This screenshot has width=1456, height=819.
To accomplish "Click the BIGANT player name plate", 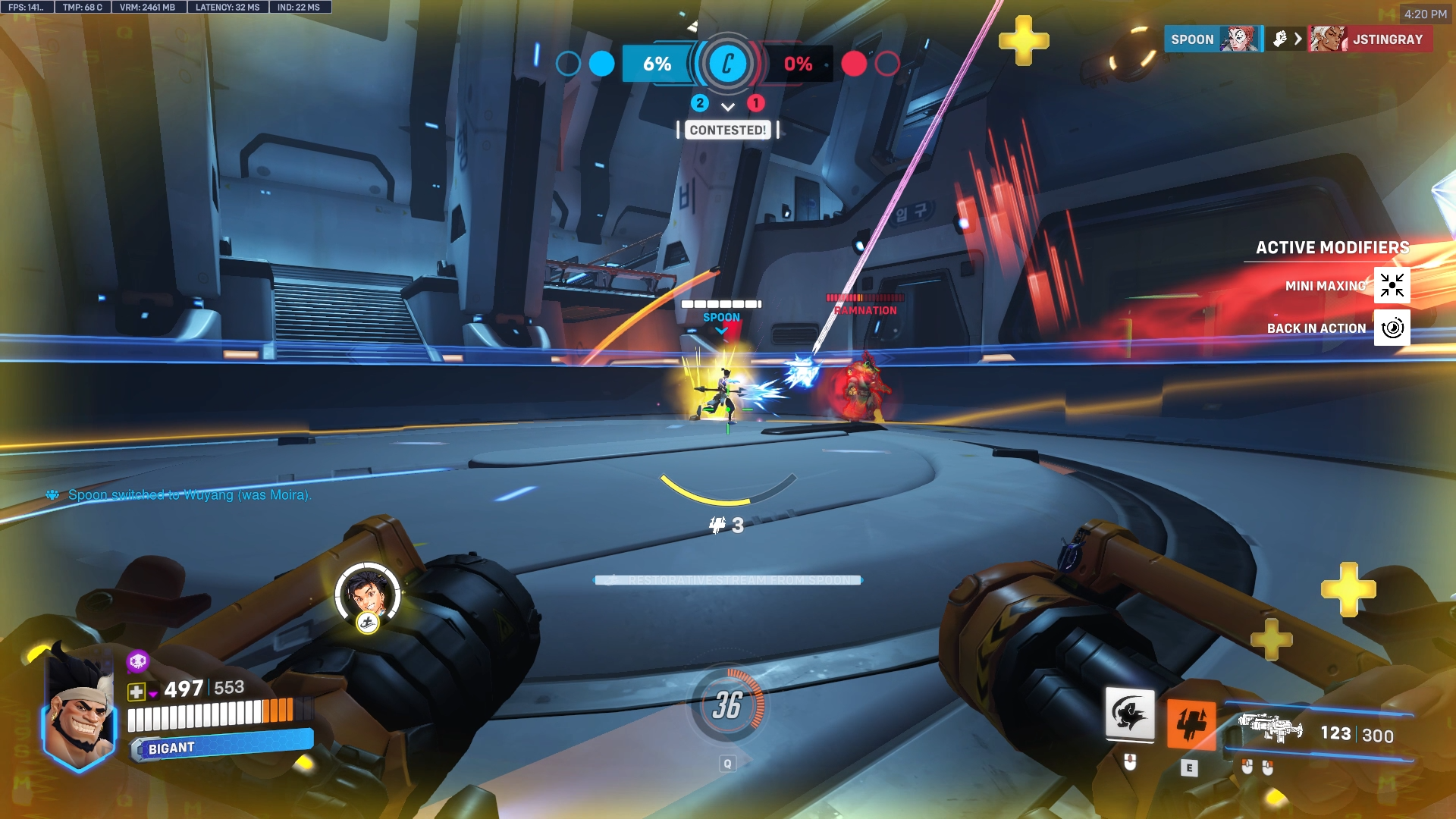I will click(221, 746).
